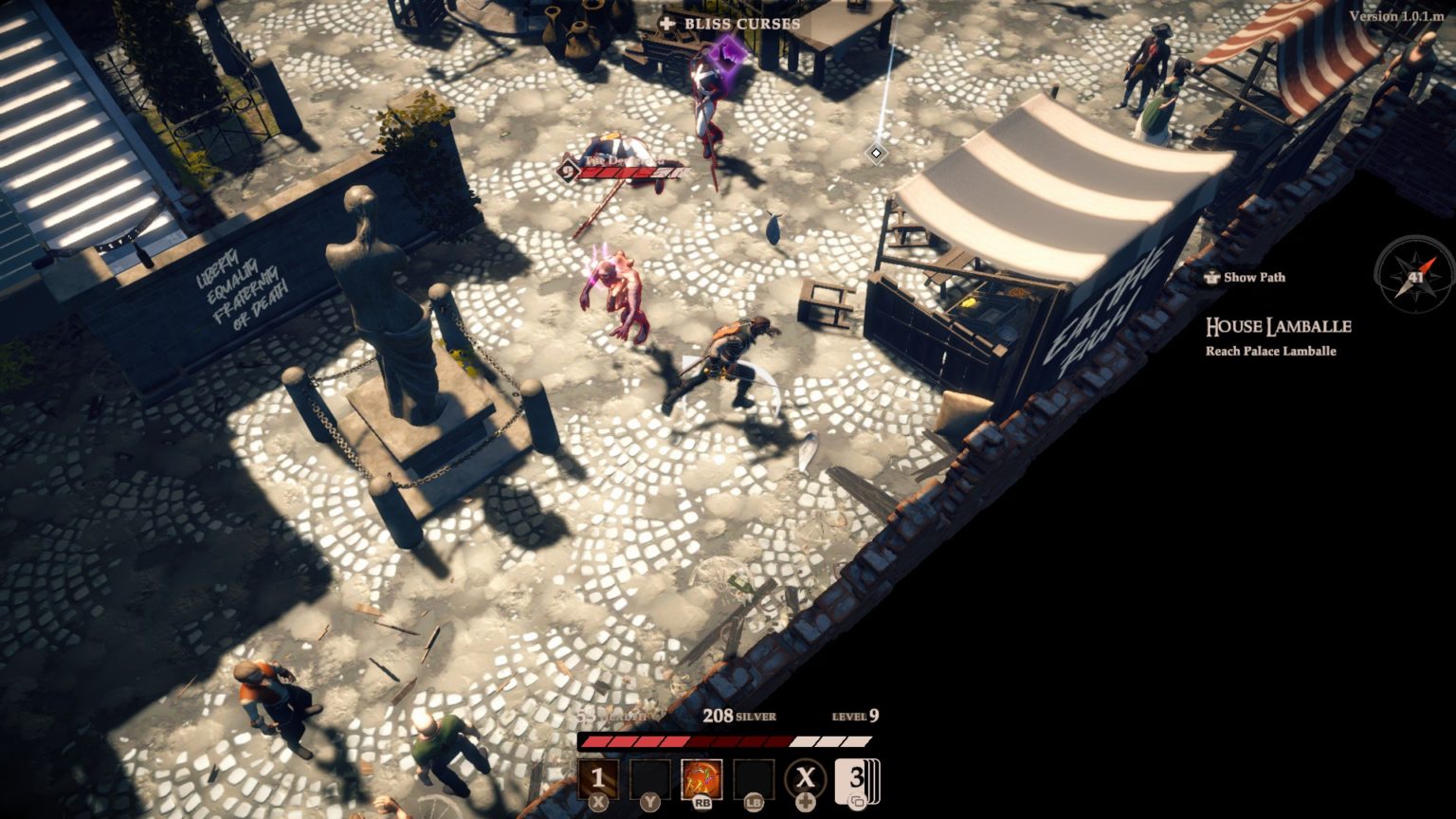Screen dimensions: 1456x819
Task: Select the circular X item slot
Action: tap(805, 779)
